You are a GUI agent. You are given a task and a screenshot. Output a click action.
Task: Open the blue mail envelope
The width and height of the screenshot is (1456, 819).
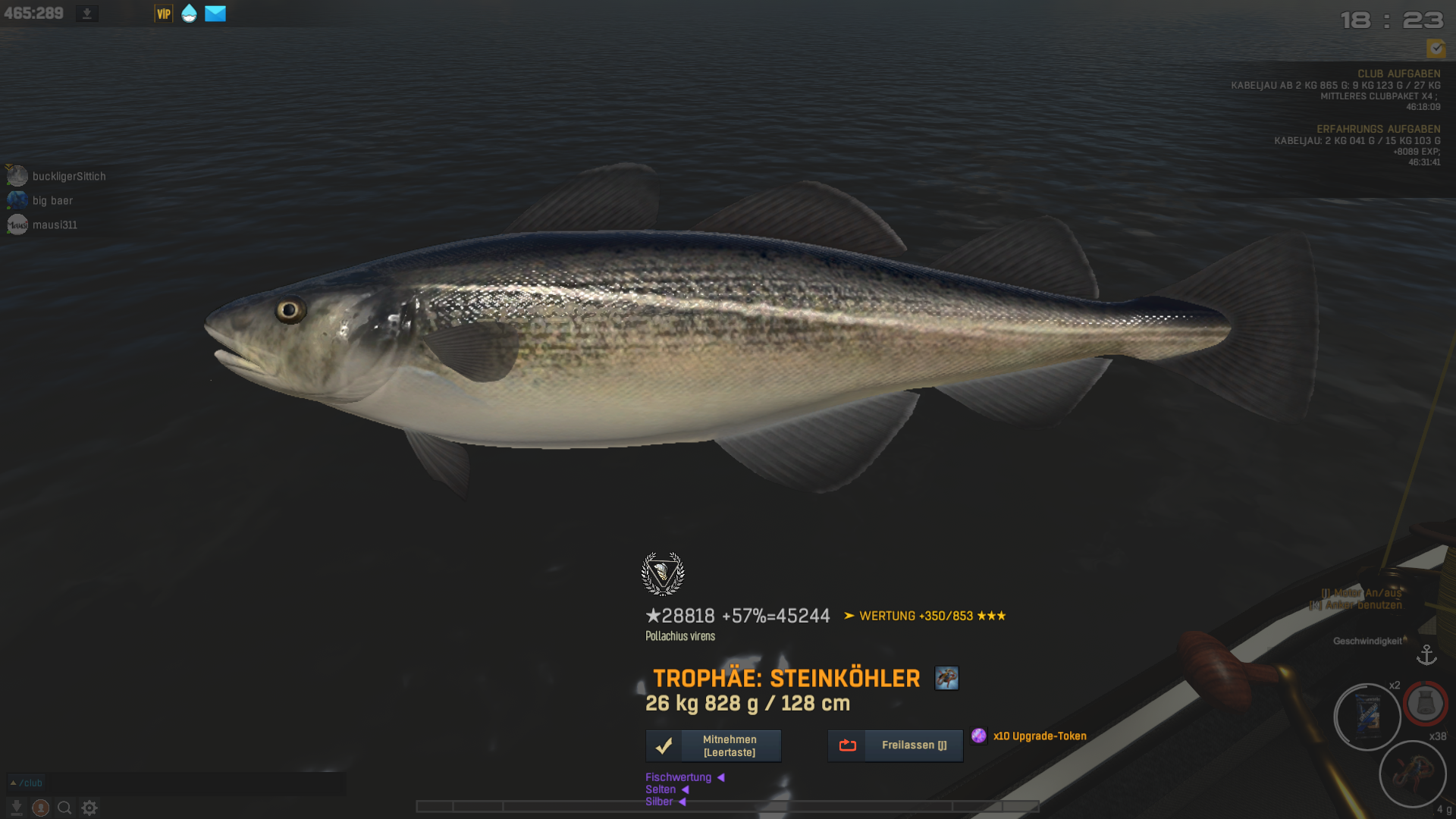tap(215, 14)
